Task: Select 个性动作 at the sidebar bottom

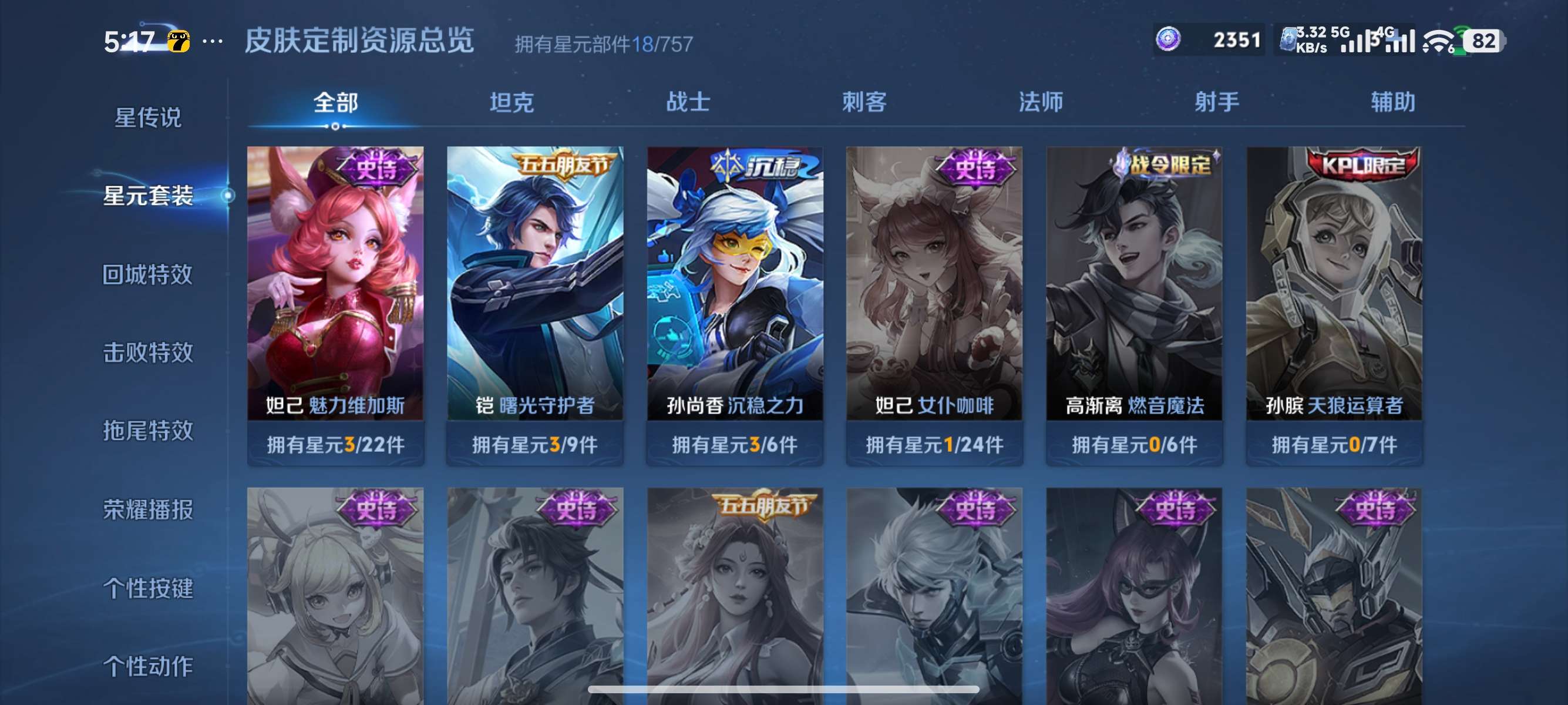Action: pos(149,667)
